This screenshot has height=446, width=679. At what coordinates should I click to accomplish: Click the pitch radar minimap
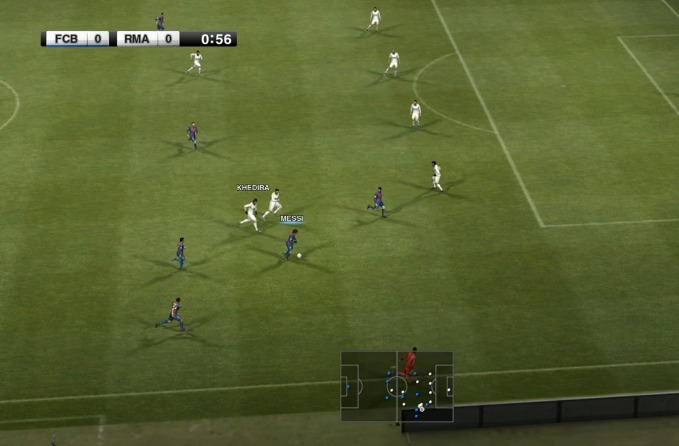[397, 385]
